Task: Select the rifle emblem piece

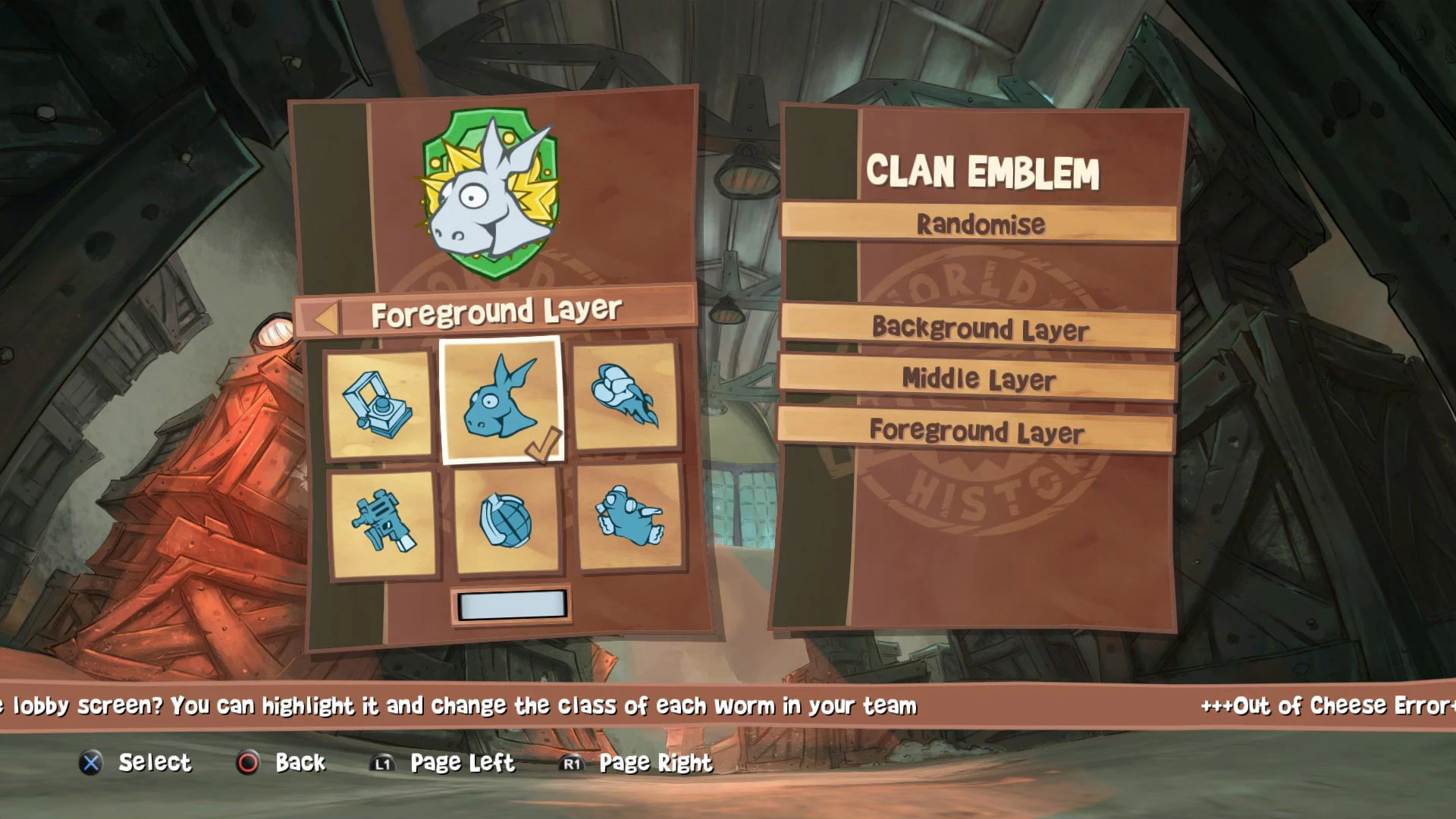Action: coord(384,523)
